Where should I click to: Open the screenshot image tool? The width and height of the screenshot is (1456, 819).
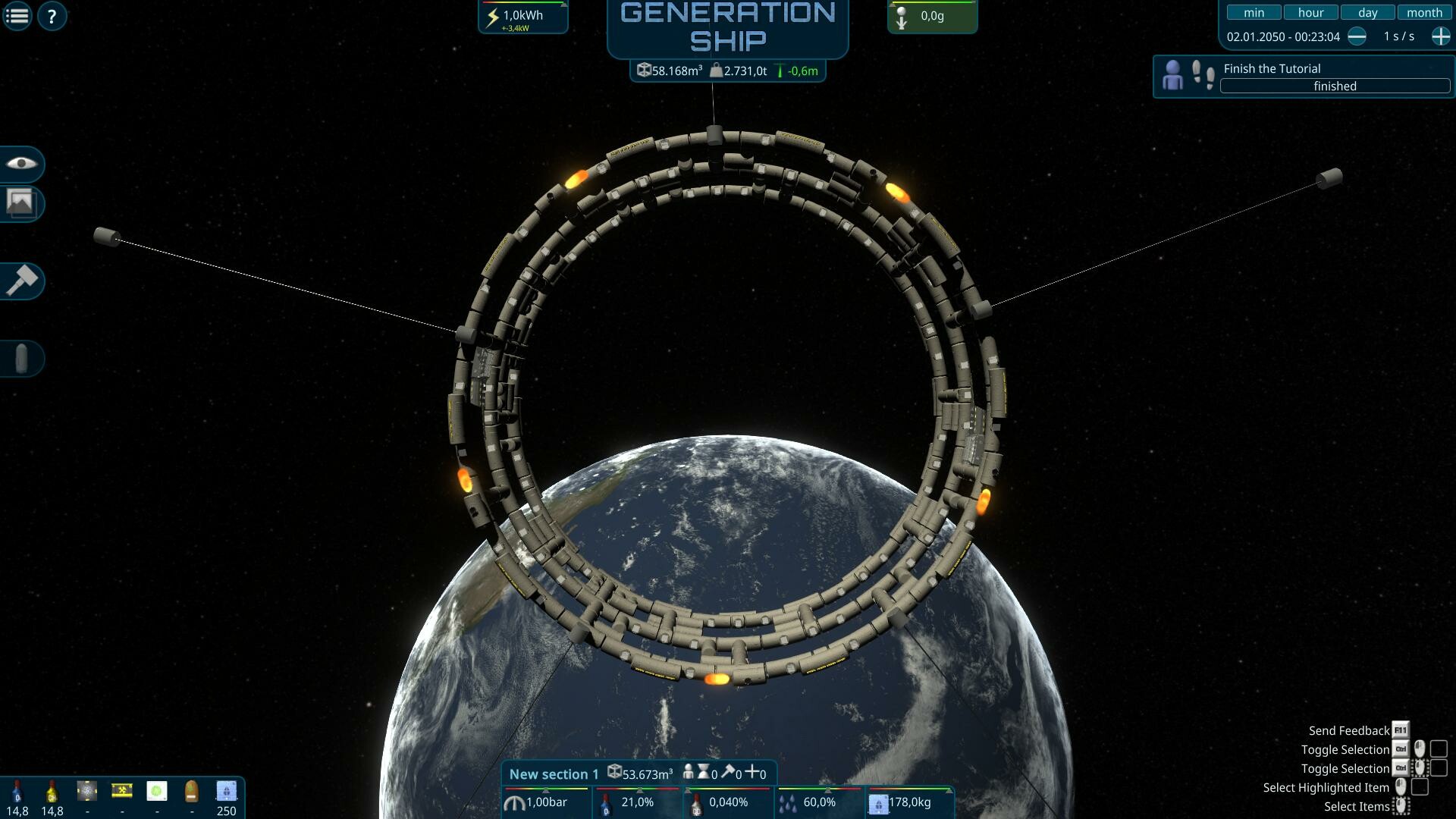point(22,204)
